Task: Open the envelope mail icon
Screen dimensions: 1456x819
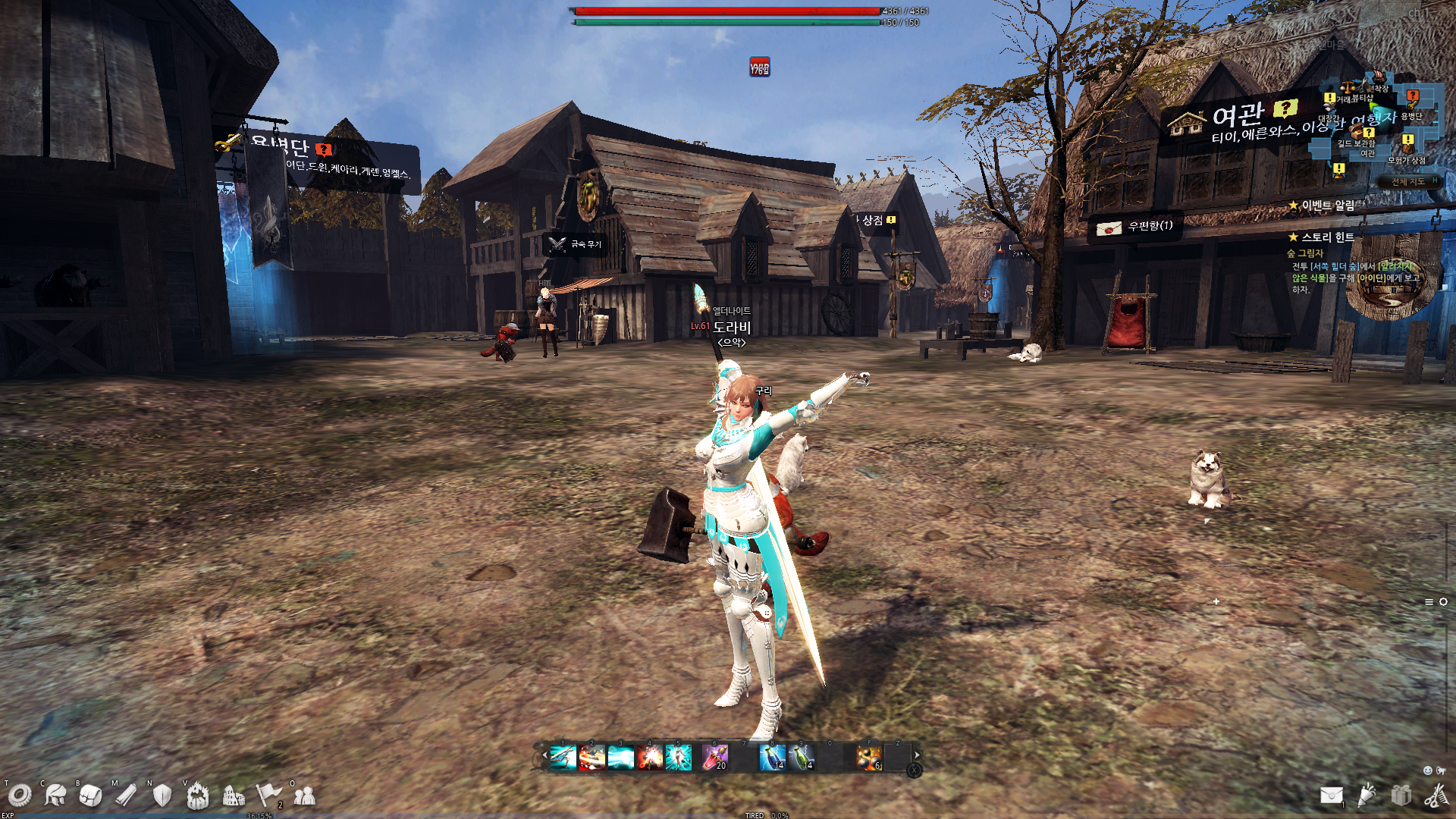Action: click(x=1331, y=795)
